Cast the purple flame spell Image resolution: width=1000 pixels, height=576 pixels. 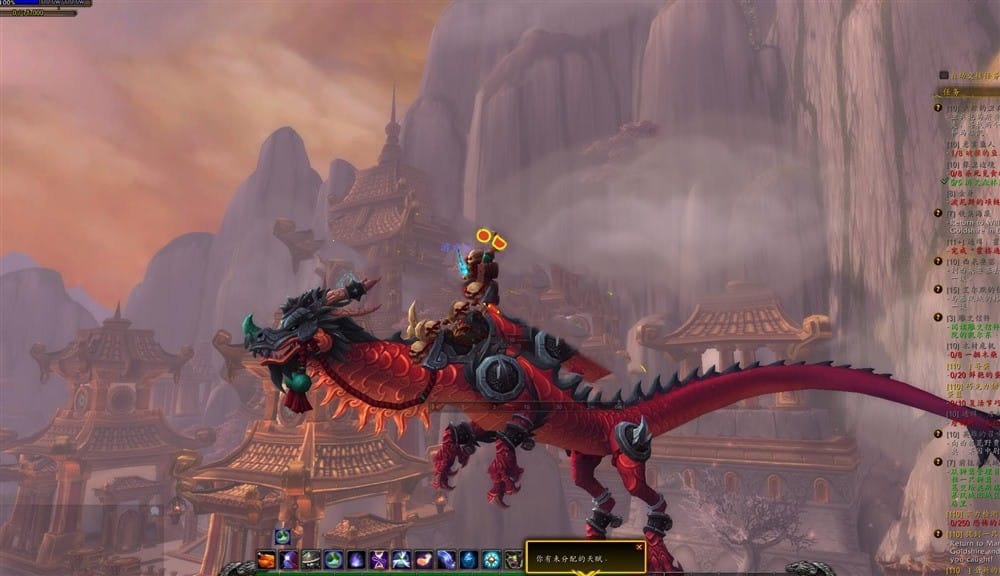pos(356,560)
